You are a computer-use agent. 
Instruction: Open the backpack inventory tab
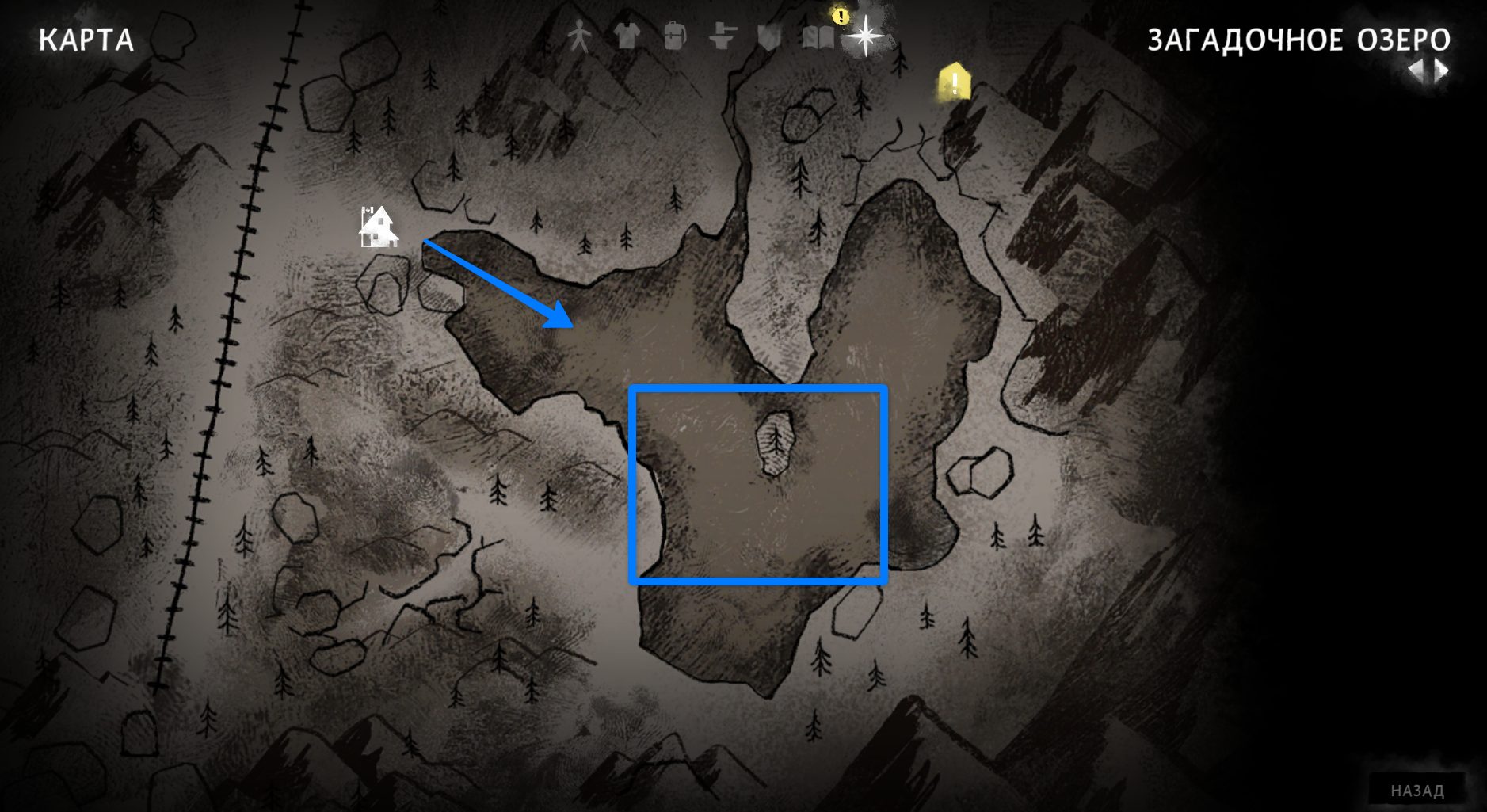[674, 36]
